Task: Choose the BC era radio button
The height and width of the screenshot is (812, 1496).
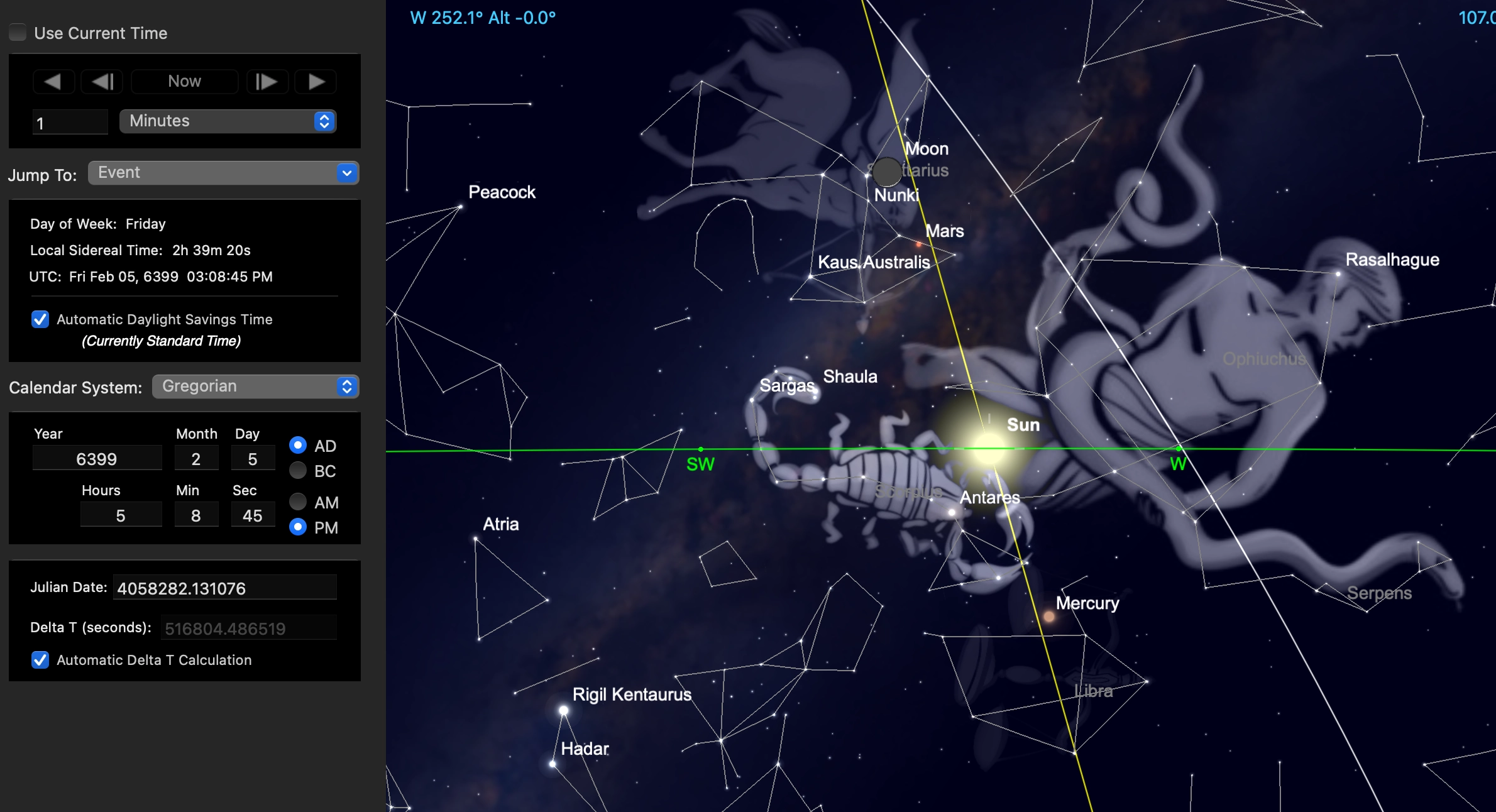Action: tap(298, 471)
